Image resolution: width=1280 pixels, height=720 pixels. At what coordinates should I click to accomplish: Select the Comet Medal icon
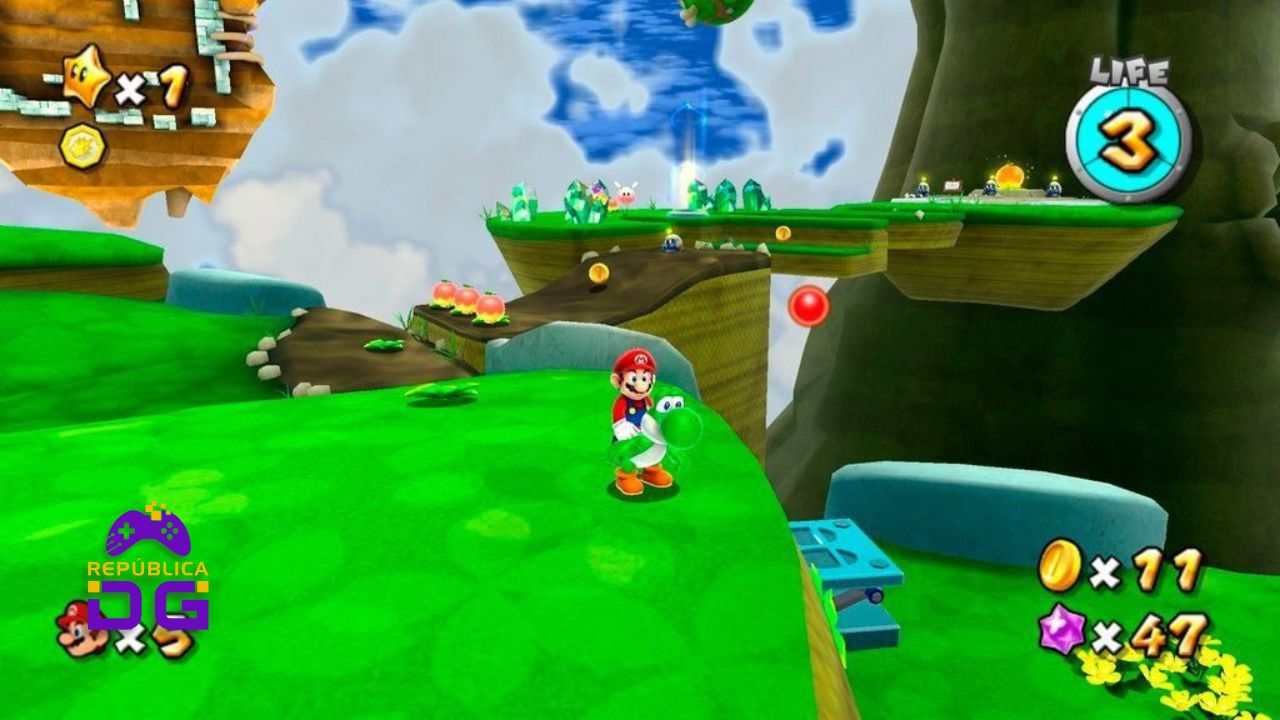(81, 146)
